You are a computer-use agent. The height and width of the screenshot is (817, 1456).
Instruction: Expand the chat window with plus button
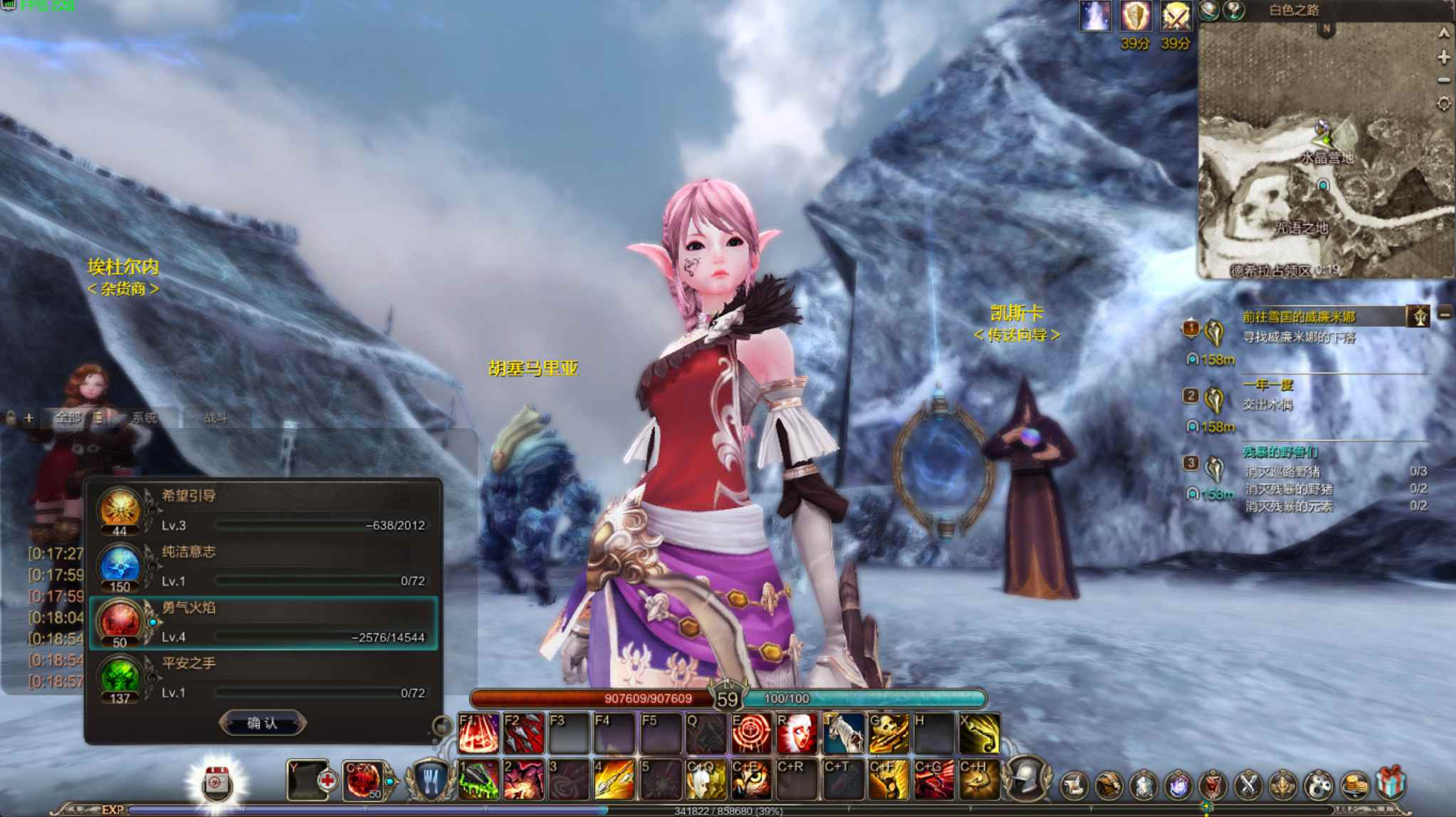[x=29, y=417]
